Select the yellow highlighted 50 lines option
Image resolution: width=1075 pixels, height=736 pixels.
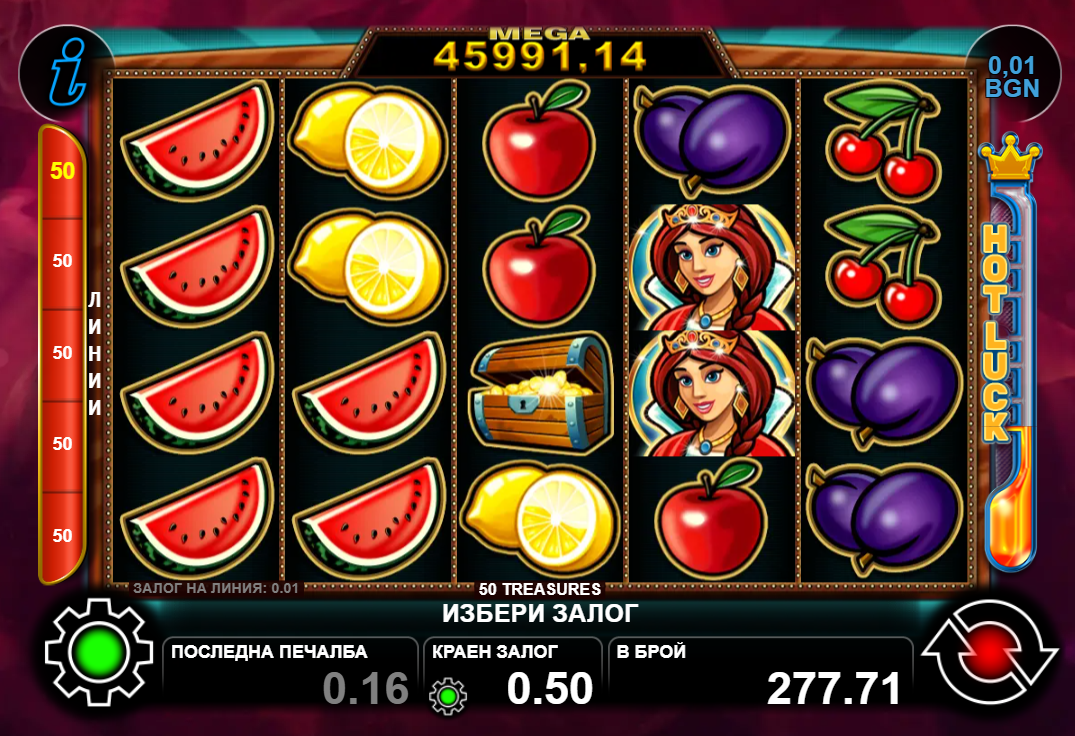tap(62, 171)
